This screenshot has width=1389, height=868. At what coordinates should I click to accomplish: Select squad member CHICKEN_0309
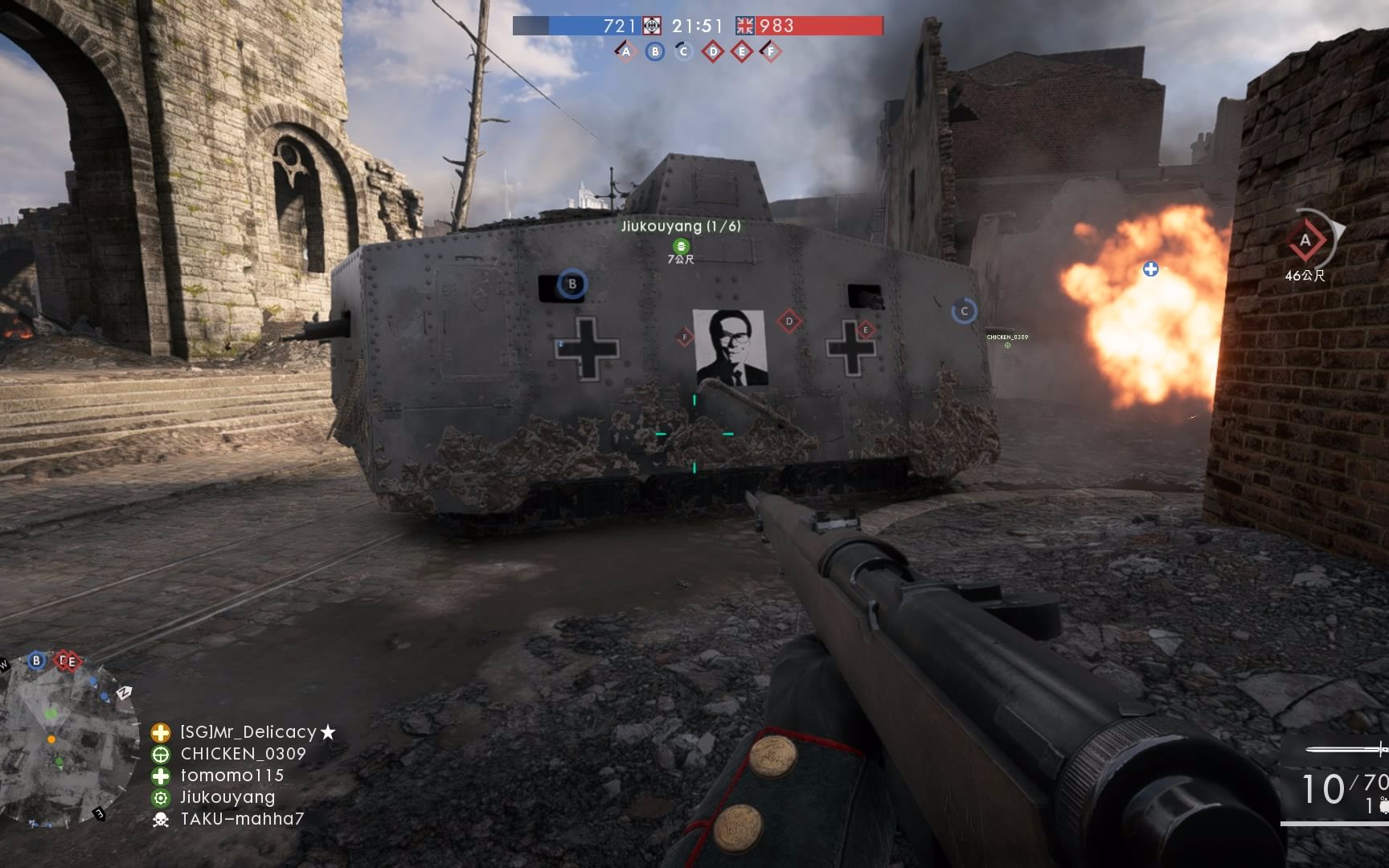[243, 754]
